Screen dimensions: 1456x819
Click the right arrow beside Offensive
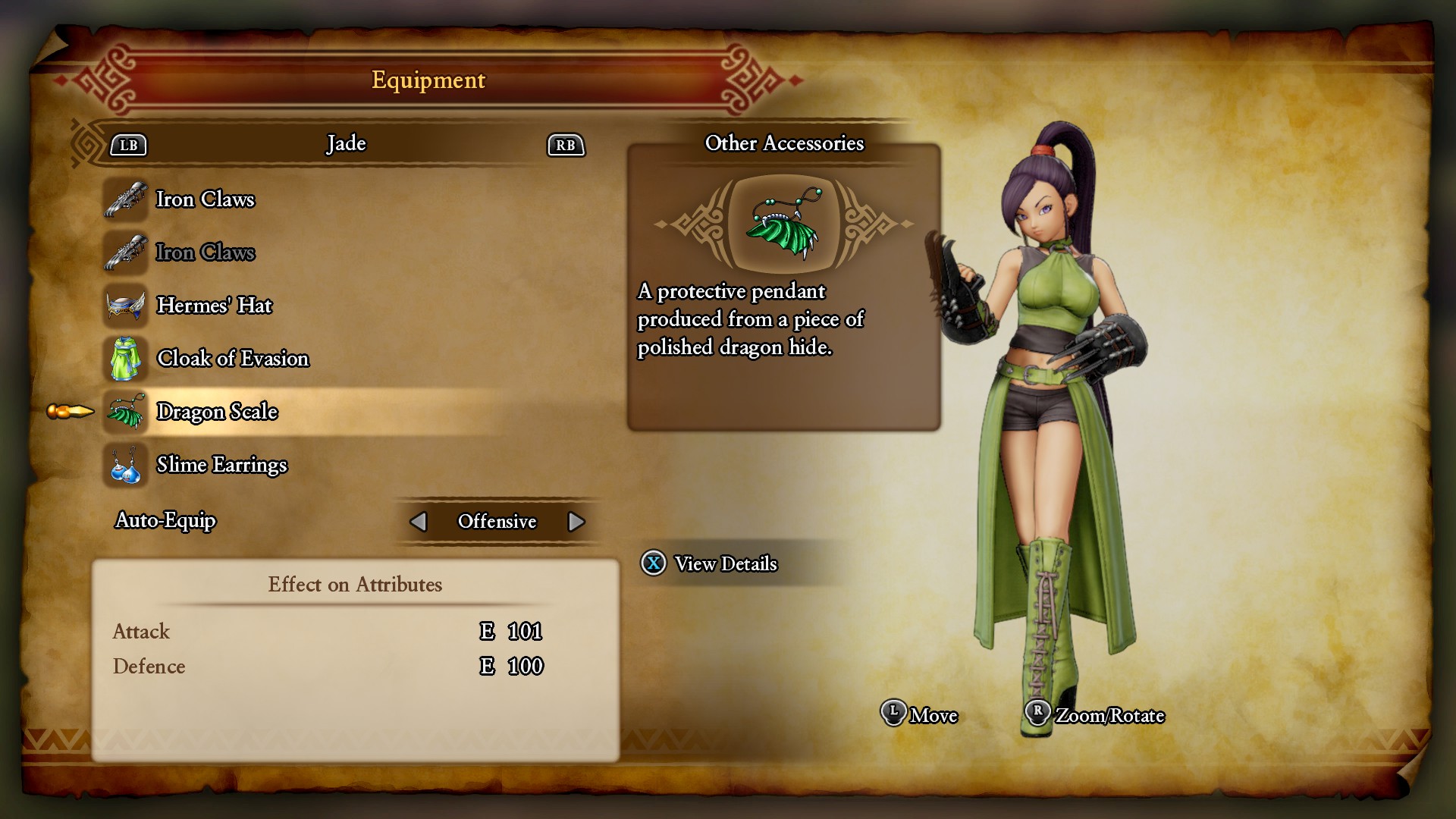click(576, 522)
